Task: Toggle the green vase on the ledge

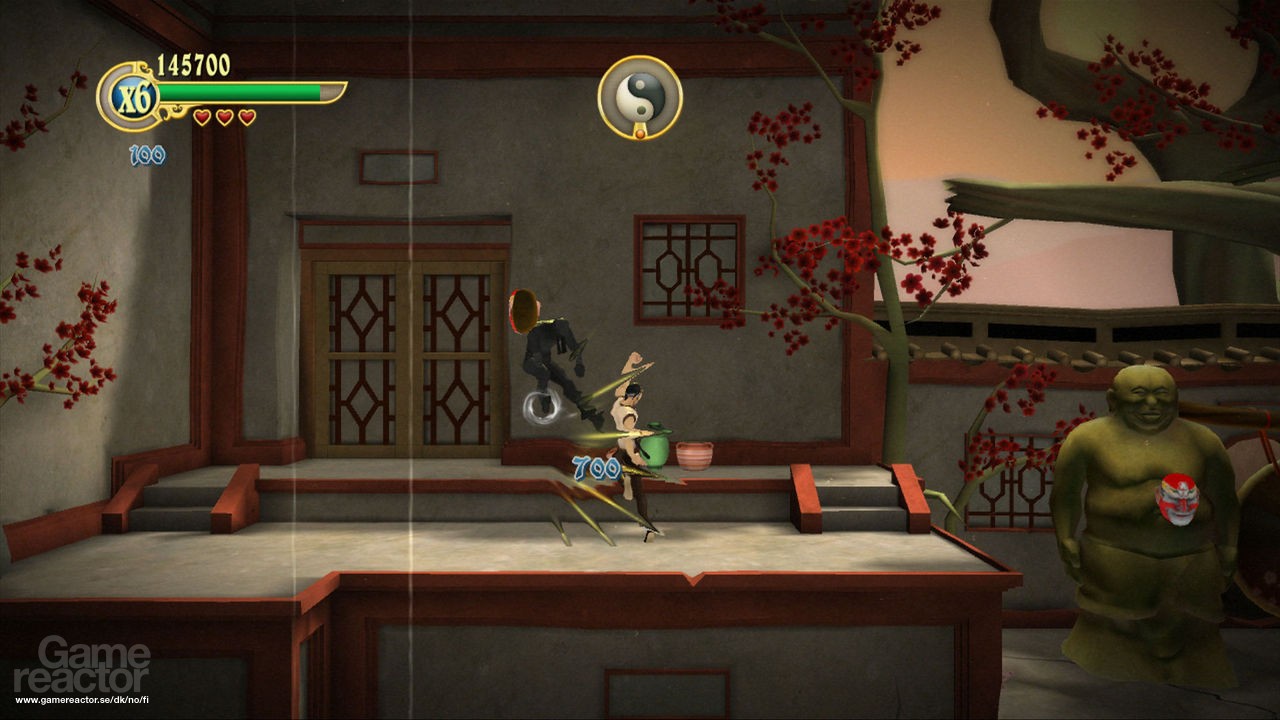Action: [652, 452]
